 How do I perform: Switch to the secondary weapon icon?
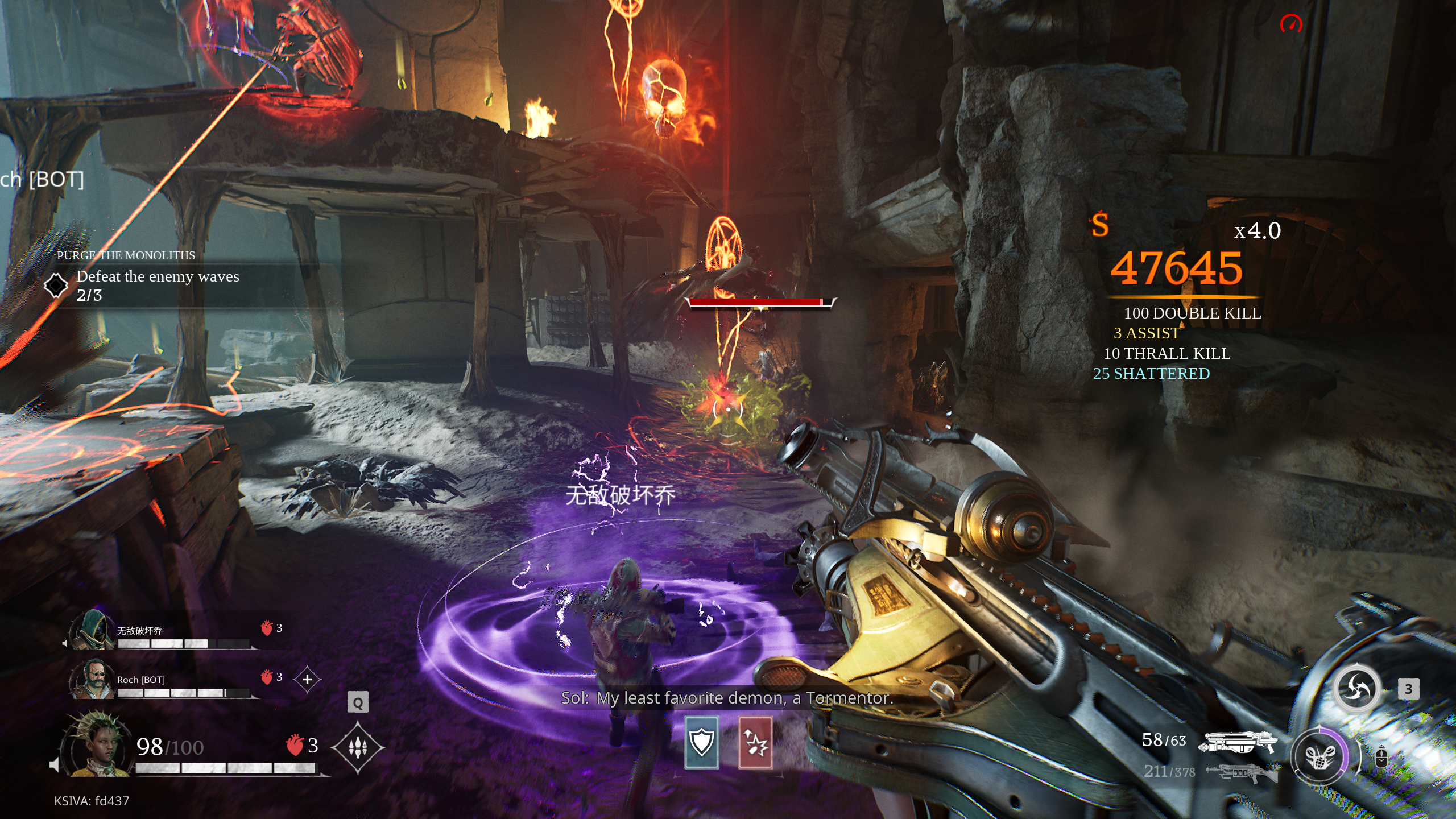1242,773
